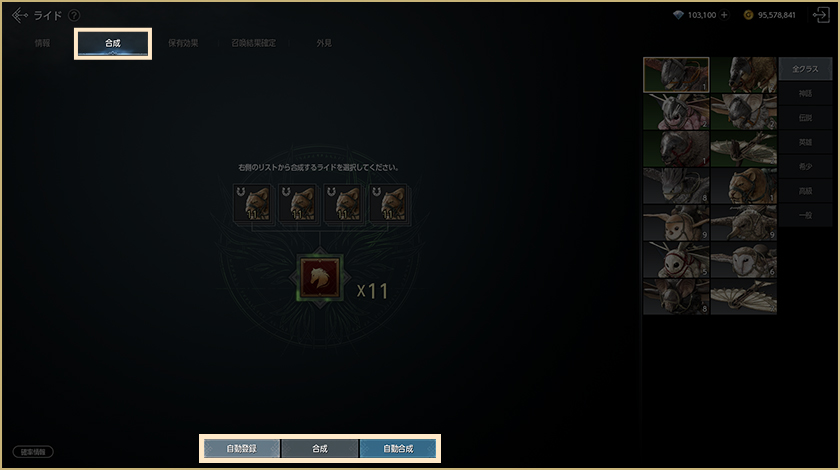Open the ライド help question mark
Viewport: 840px width, 470px height.
point(74,15)
